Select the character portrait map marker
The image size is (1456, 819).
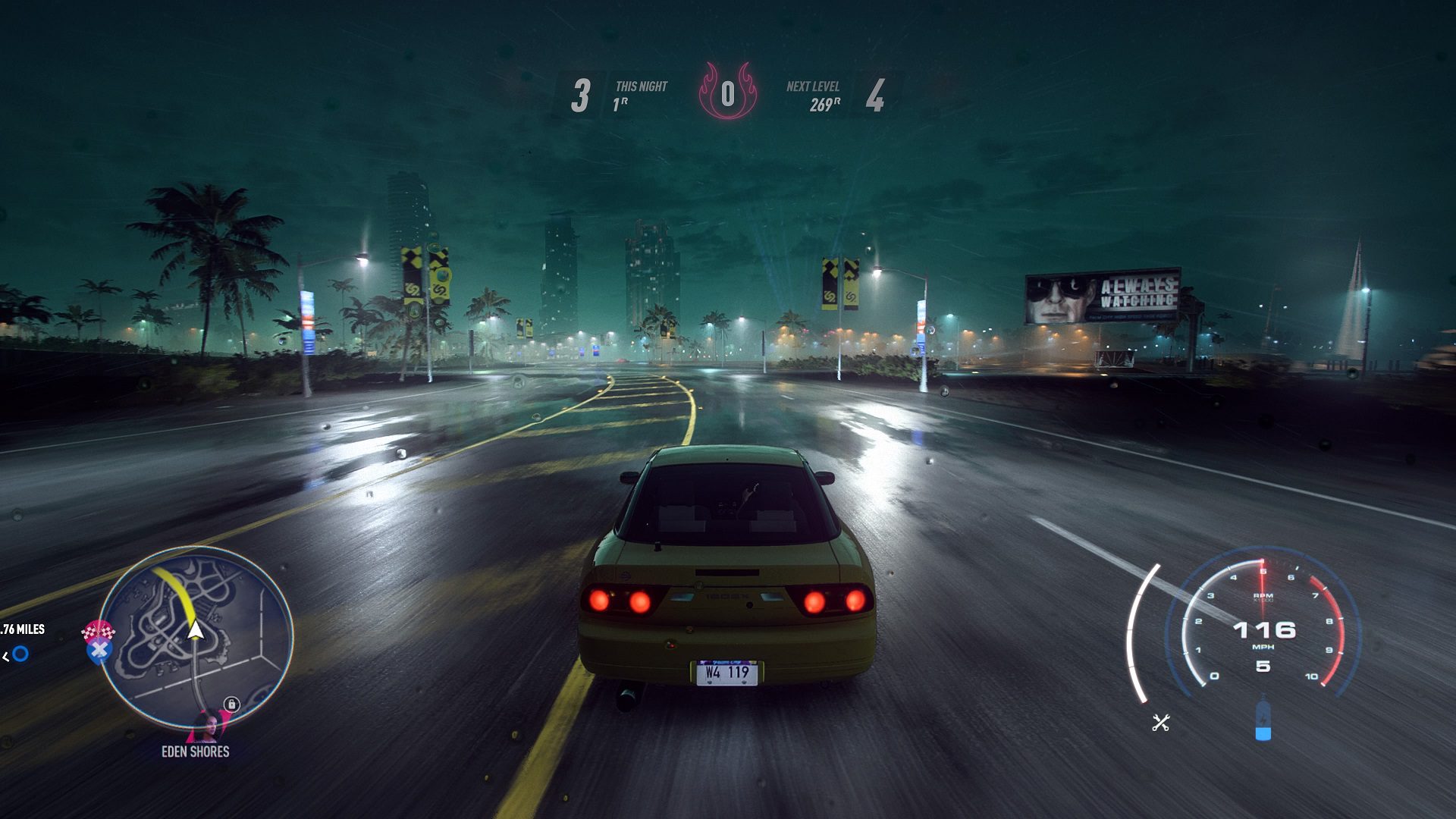208,726
